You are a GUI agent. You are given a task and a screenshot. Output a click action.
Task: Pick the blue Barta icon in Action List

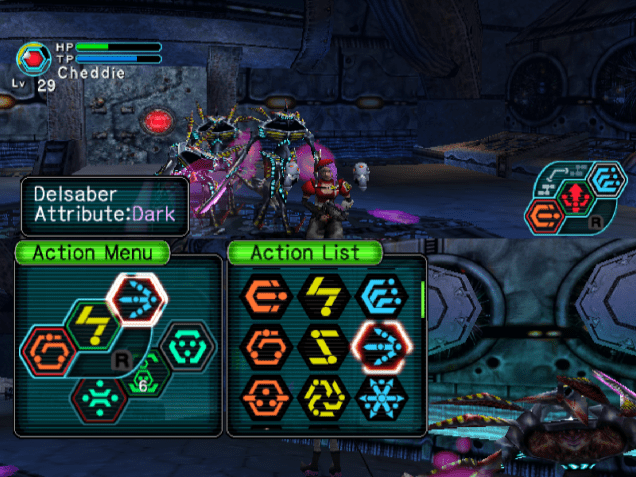point(381,294)
